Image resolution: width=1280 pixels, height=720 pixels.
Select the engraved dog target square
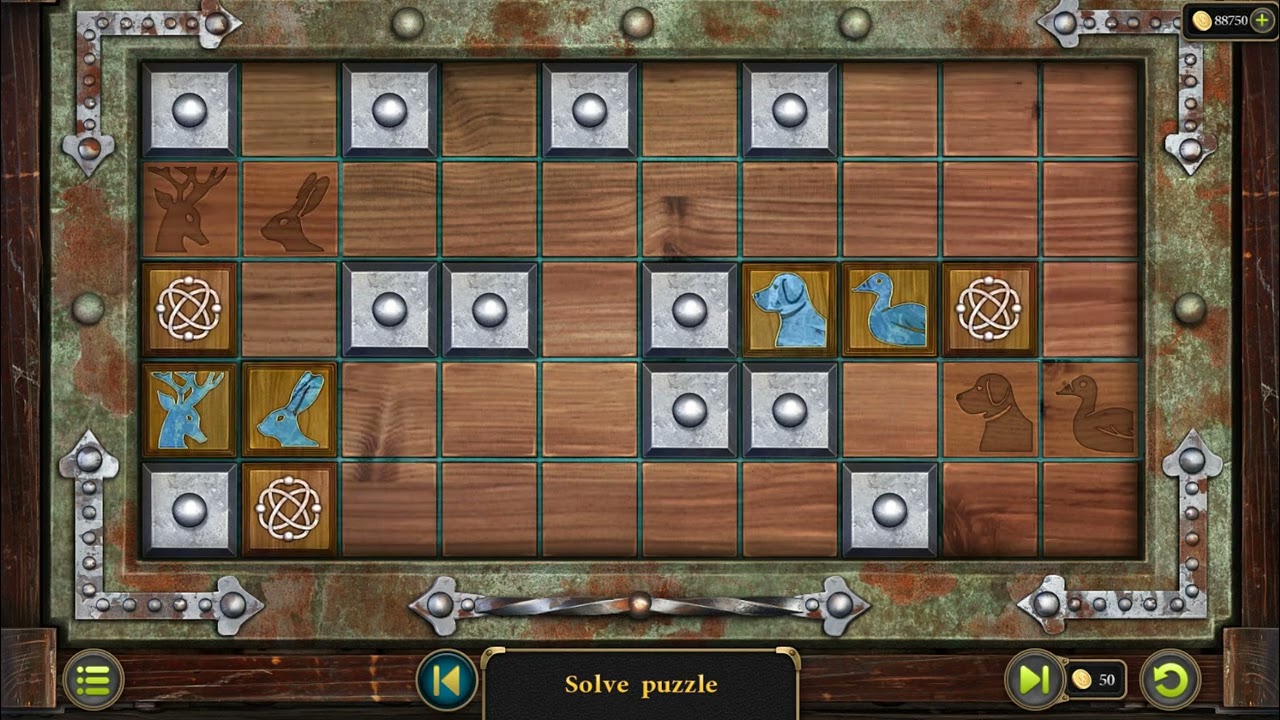990,410
